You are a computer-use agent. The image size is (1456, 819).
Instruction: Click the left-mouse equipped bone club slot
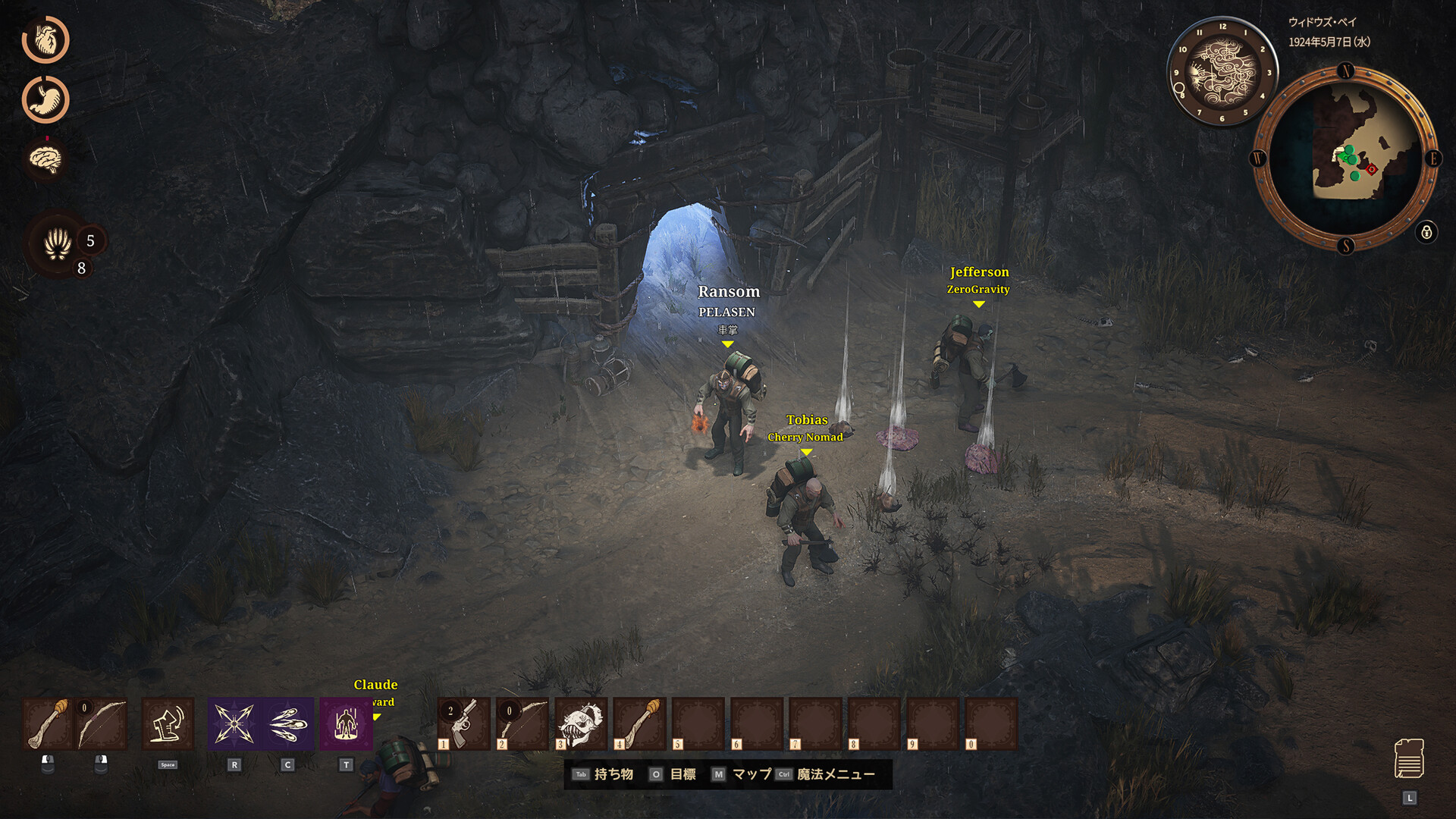click(x=48, y=724)
